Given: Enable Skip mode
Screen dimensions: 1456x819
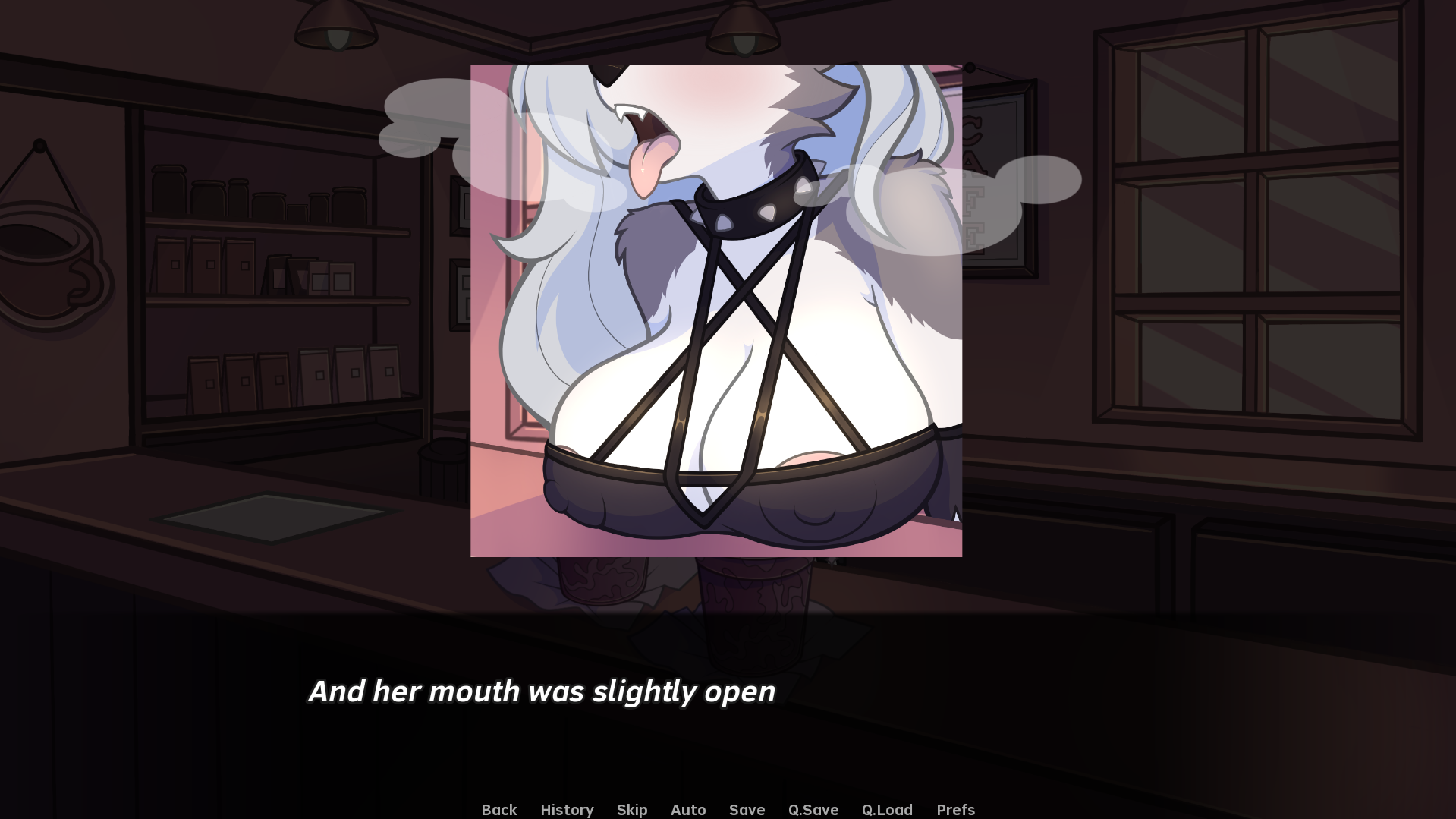Looking at the screenshot, I should pos(632,810).
